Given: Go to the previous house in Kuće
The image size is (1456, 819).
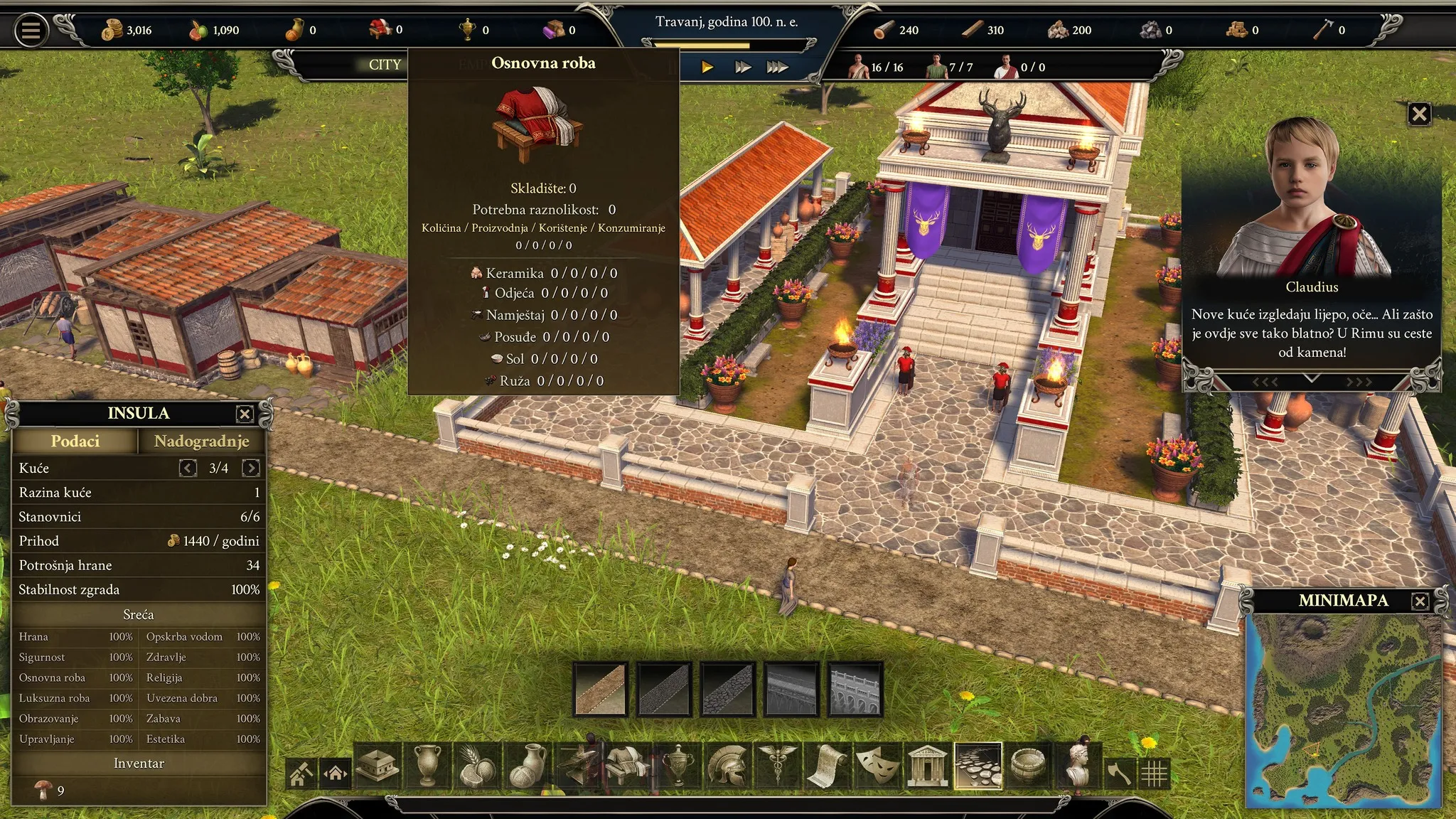Looking at the screenshot, I should (188, 468).
